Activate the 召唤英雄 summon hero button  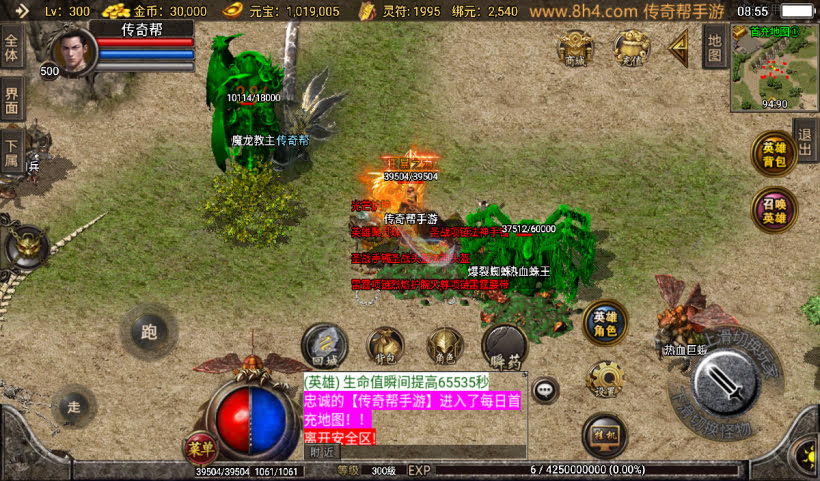pos(775,210)
